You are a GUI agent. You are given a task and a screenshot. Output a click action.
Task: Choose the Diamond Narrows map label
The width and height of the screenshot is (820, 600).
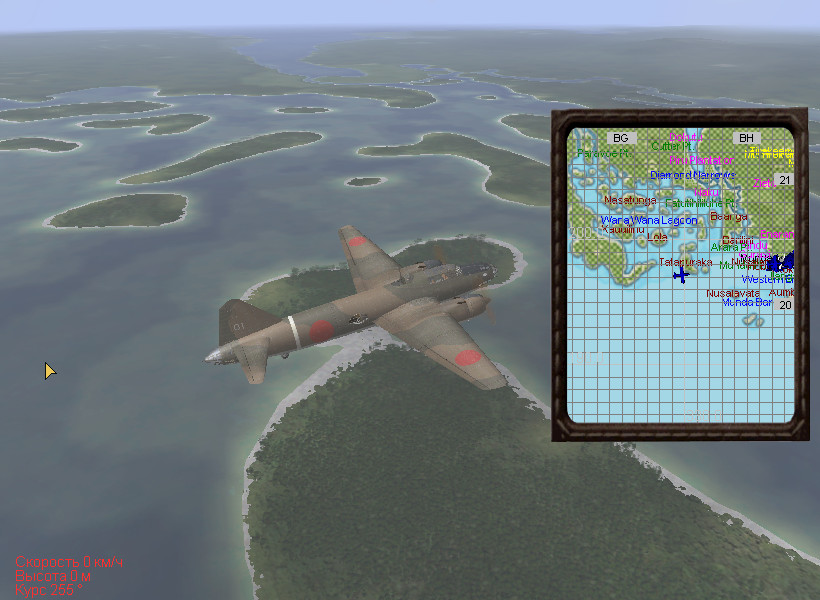pos(692,175)
